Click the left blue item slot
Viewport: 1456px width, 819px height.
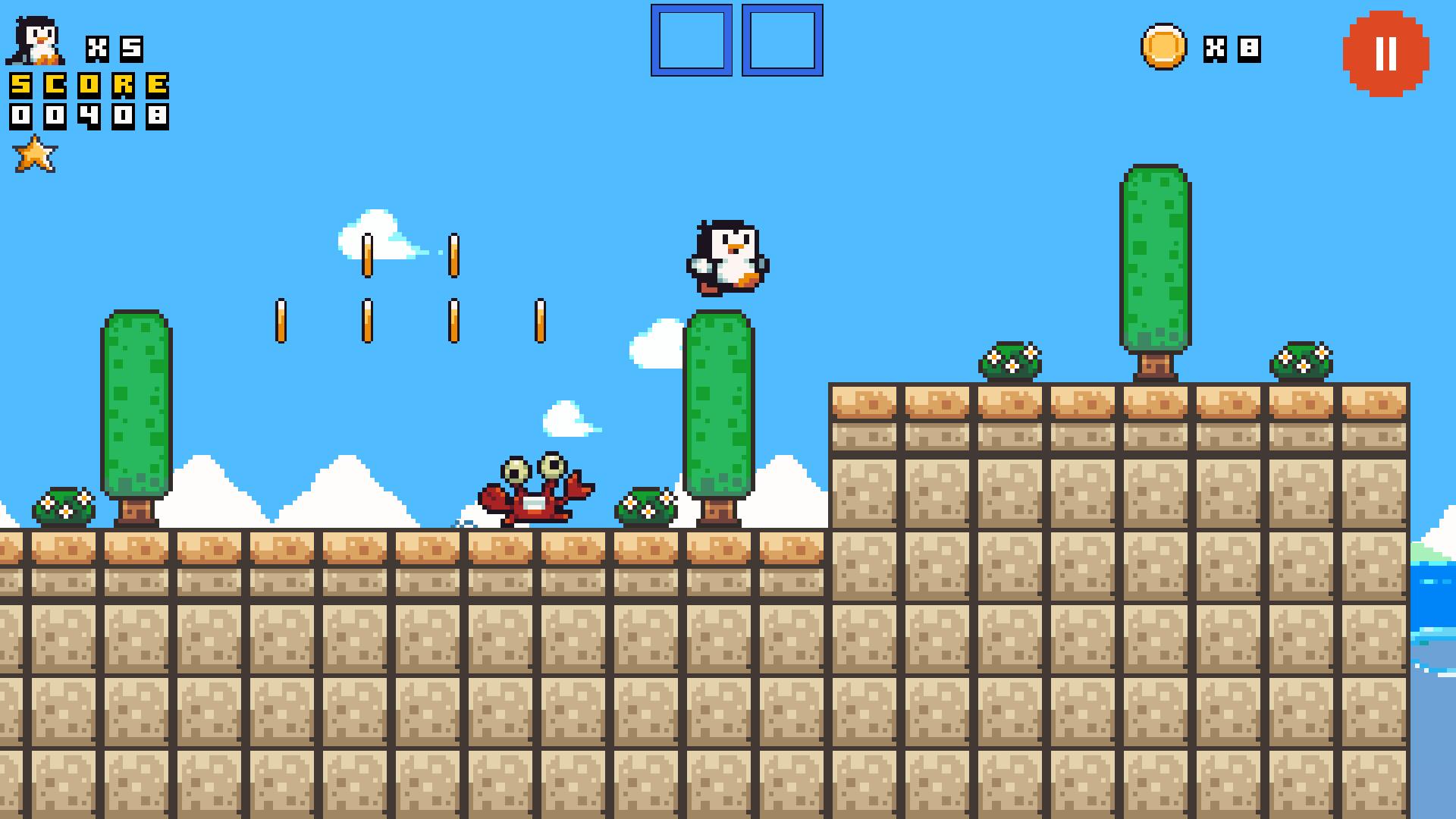click(690, 39)
